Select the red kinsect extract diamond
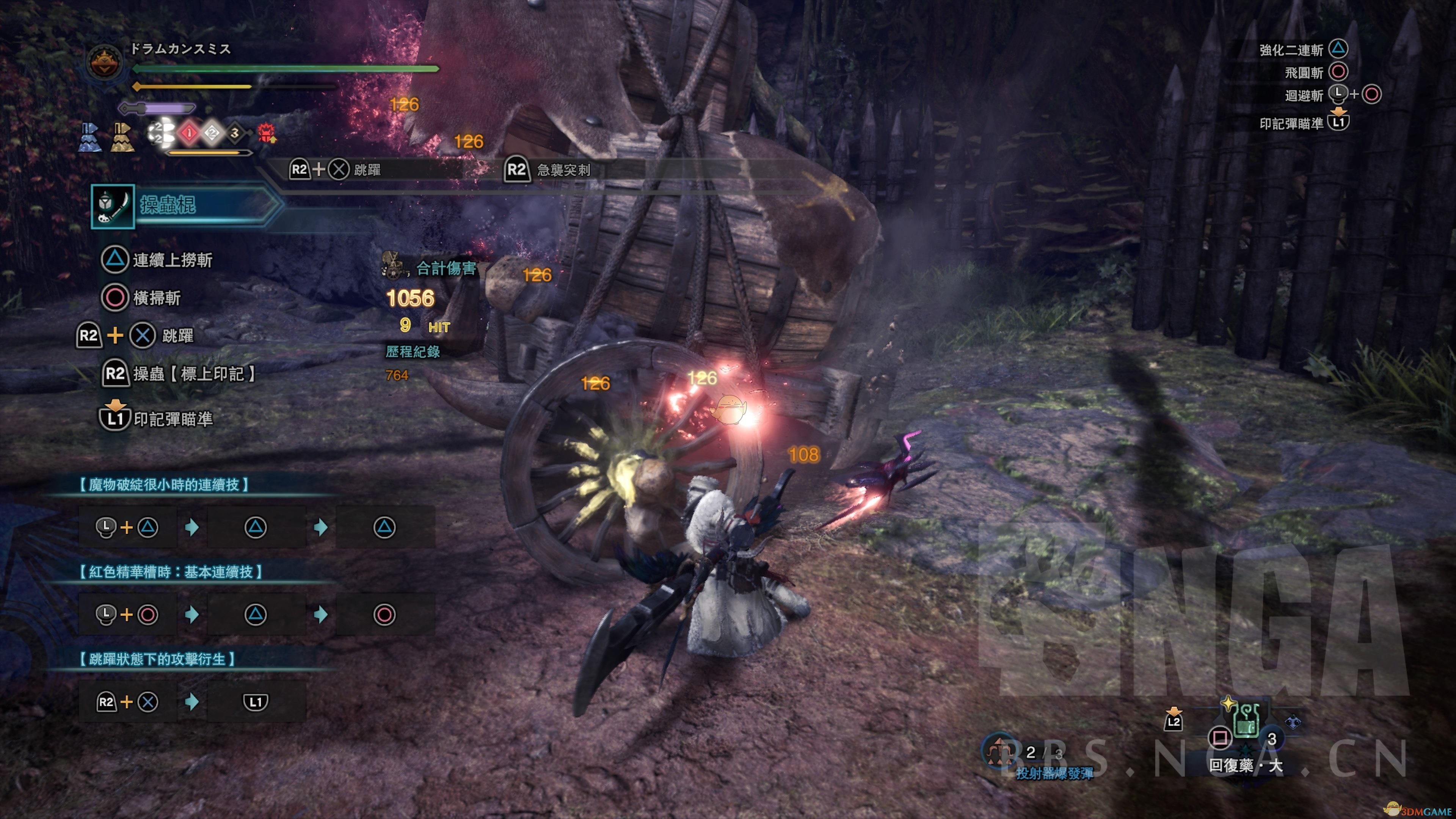Image resolution: width=1456 pixels, height=819 pixels. coord(189,133)
